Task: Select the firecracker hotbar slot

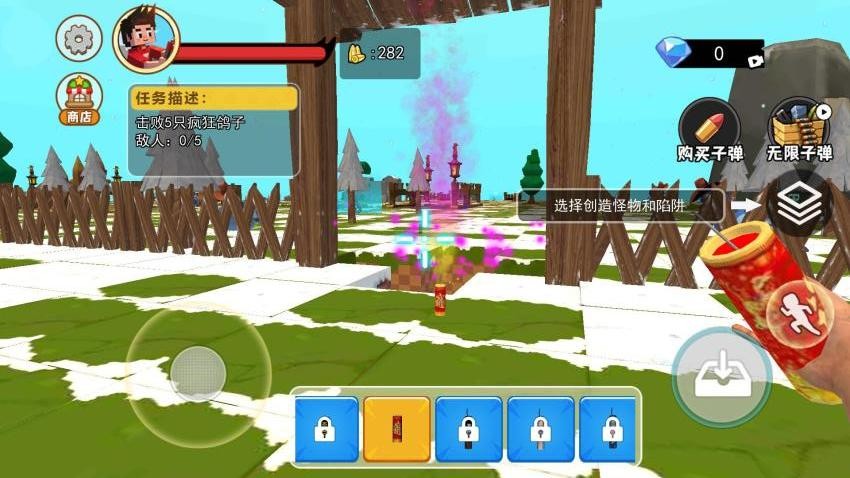Action: (x=397, y=429)
